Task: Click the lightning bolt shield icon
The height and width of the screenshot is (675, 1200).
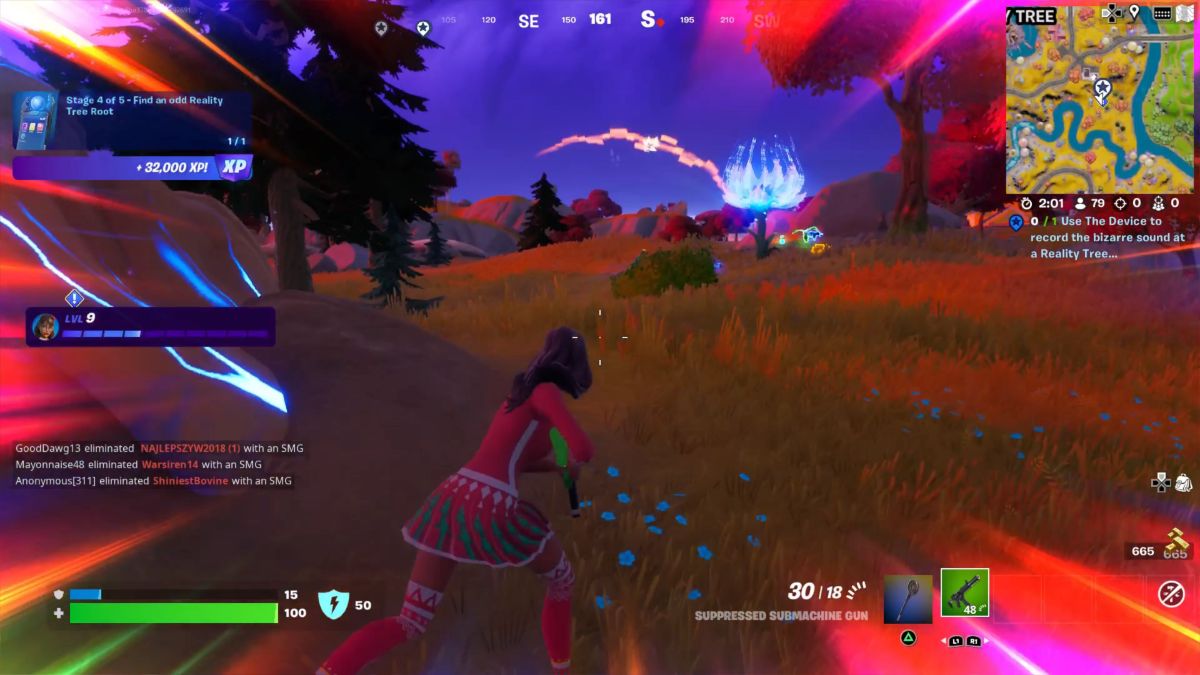Action: coord(332,604)
